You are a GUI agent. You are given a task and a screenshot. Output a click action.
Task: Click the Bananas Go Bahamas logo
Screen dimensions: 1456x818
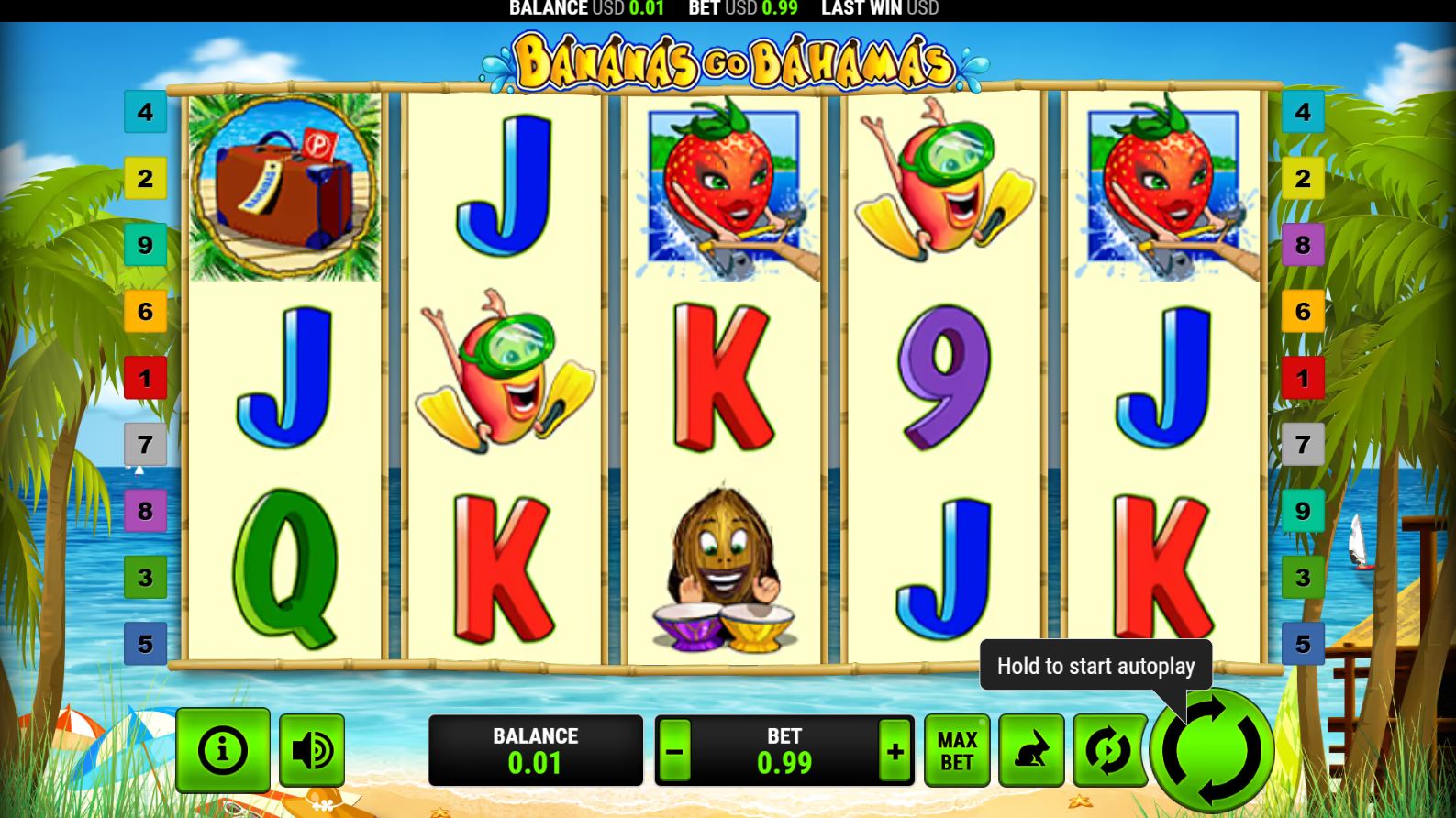(729, 61)
